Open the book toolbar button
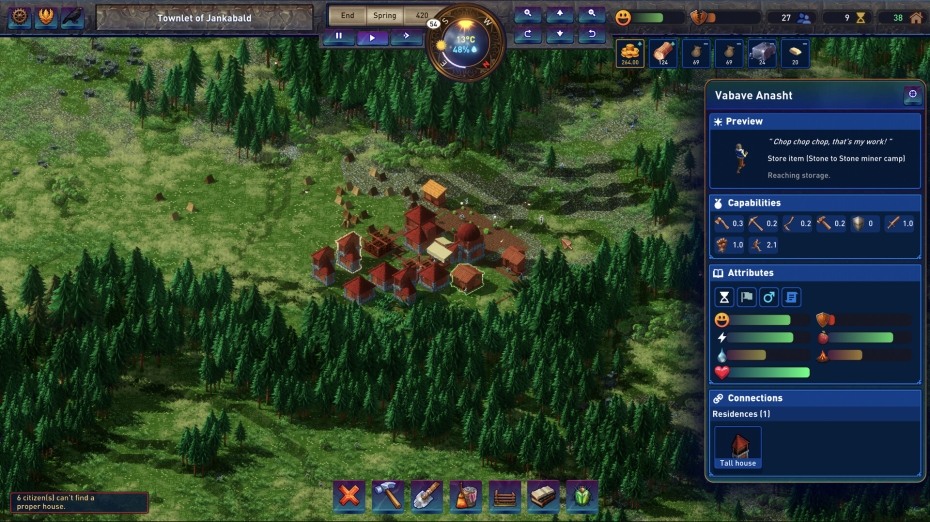 tap(543, 494)
